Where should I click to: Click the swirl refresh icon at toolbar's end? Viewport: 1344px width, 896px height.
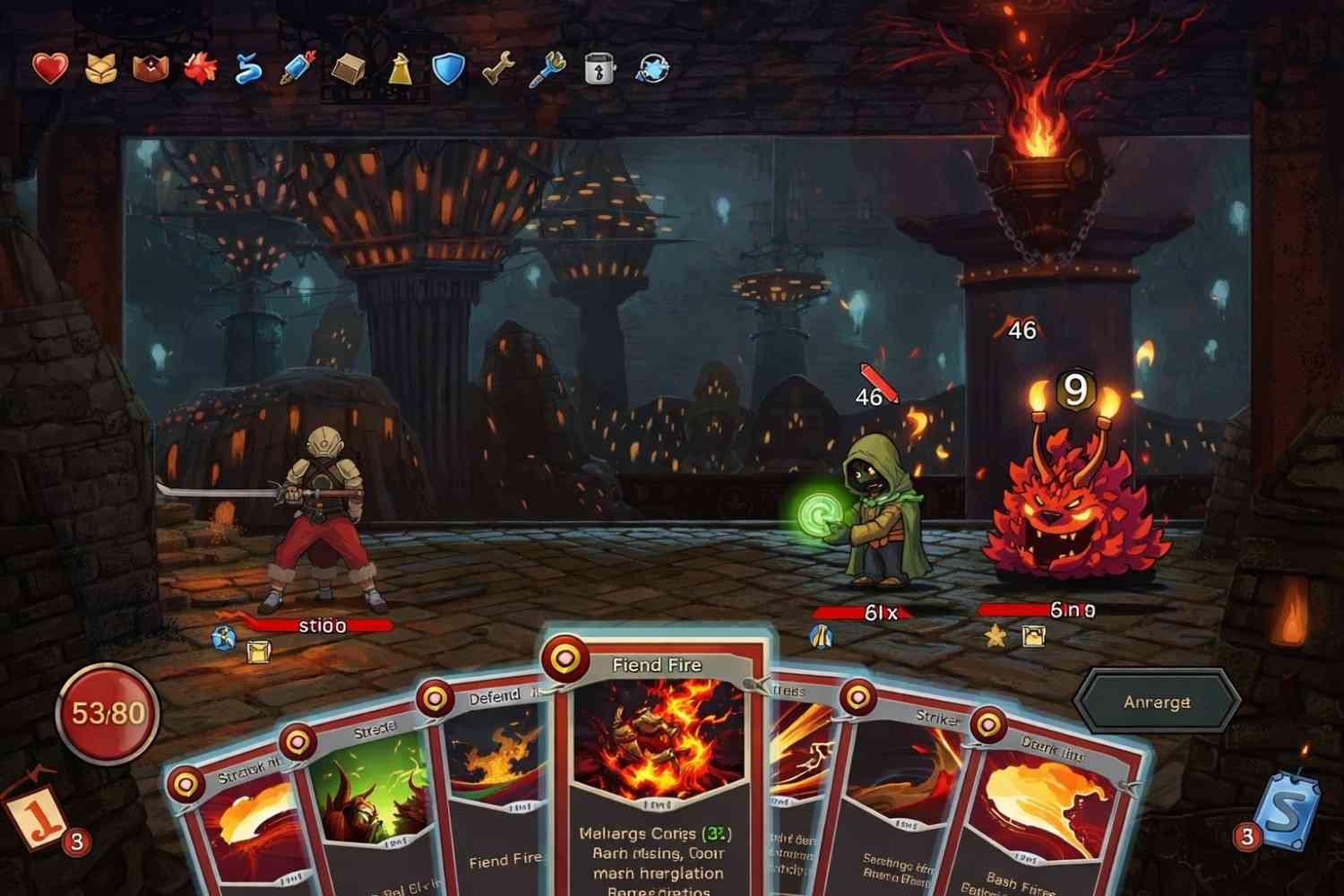[654, 66]
